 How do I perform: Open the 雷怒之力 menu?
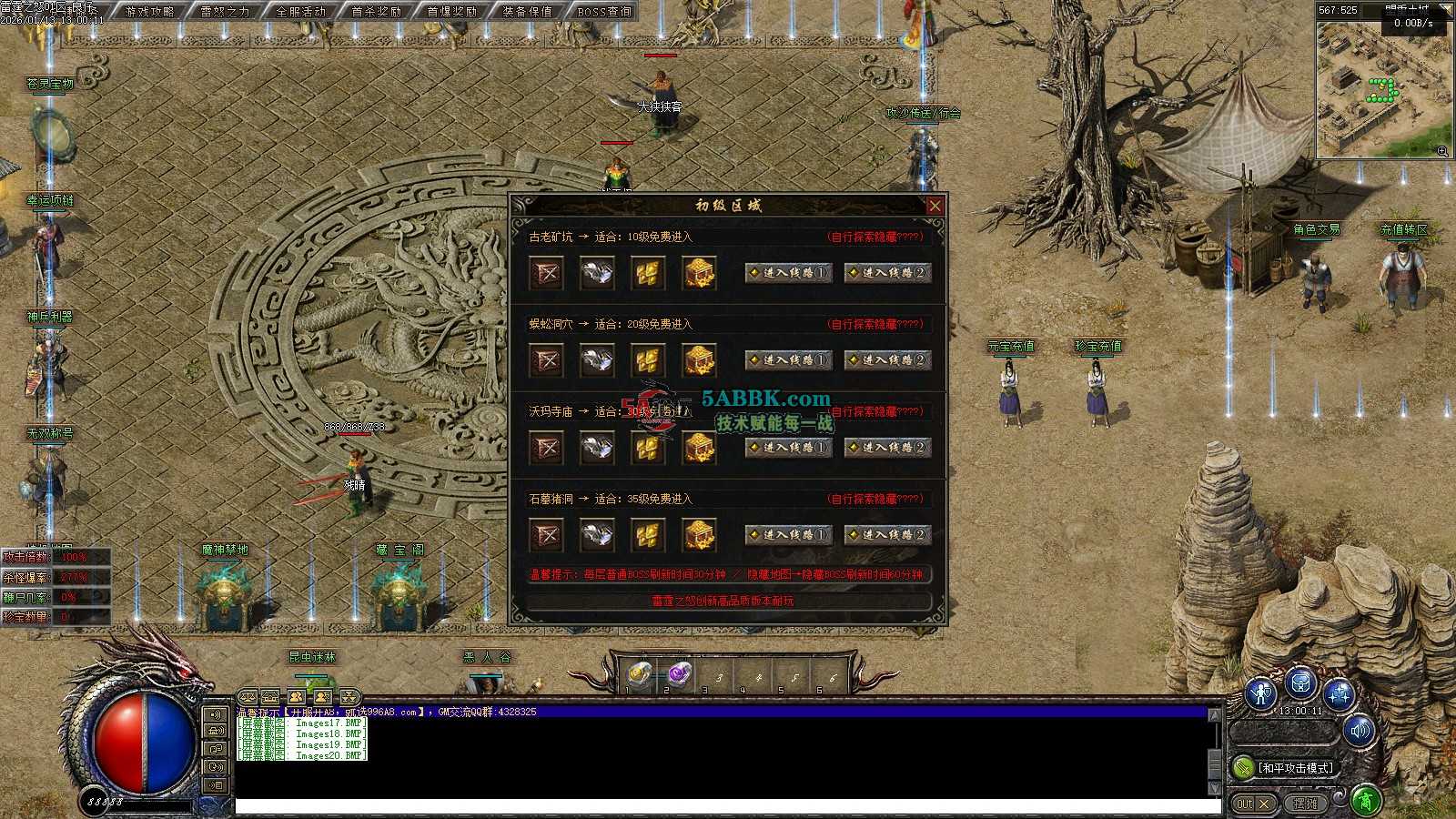pos(225,12)
